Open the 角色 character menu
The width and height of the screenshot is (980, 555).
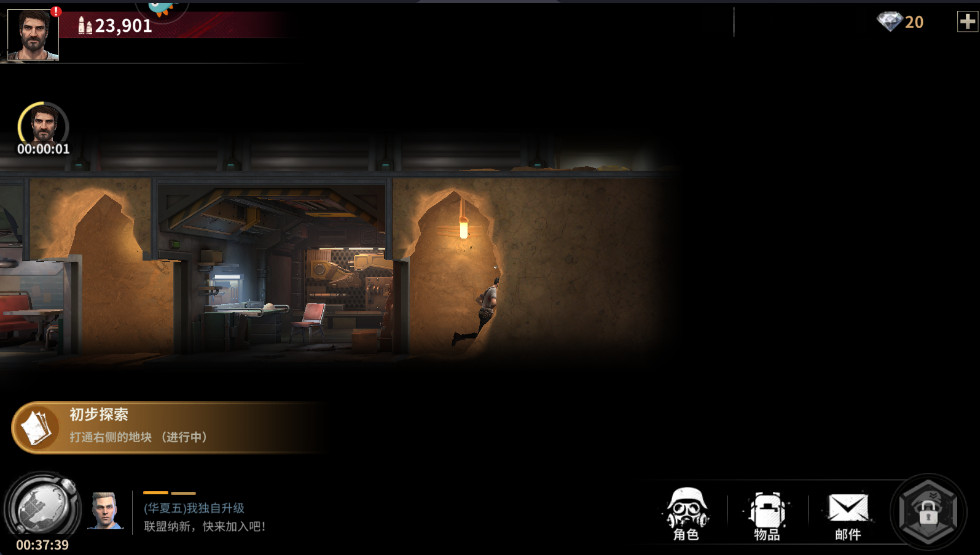point(686,514)
